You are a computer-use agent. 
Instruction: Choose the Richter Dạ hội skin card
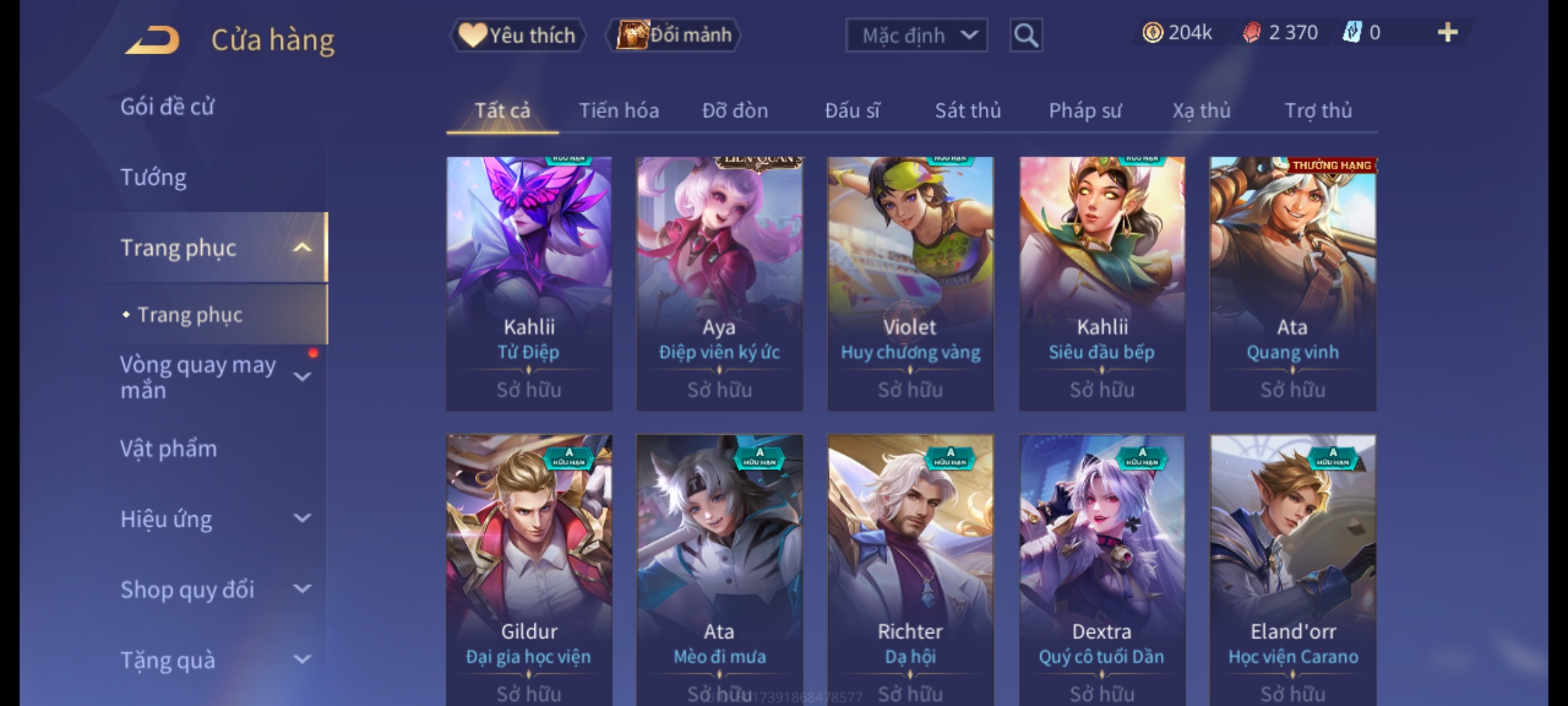(x=910, y=569)
